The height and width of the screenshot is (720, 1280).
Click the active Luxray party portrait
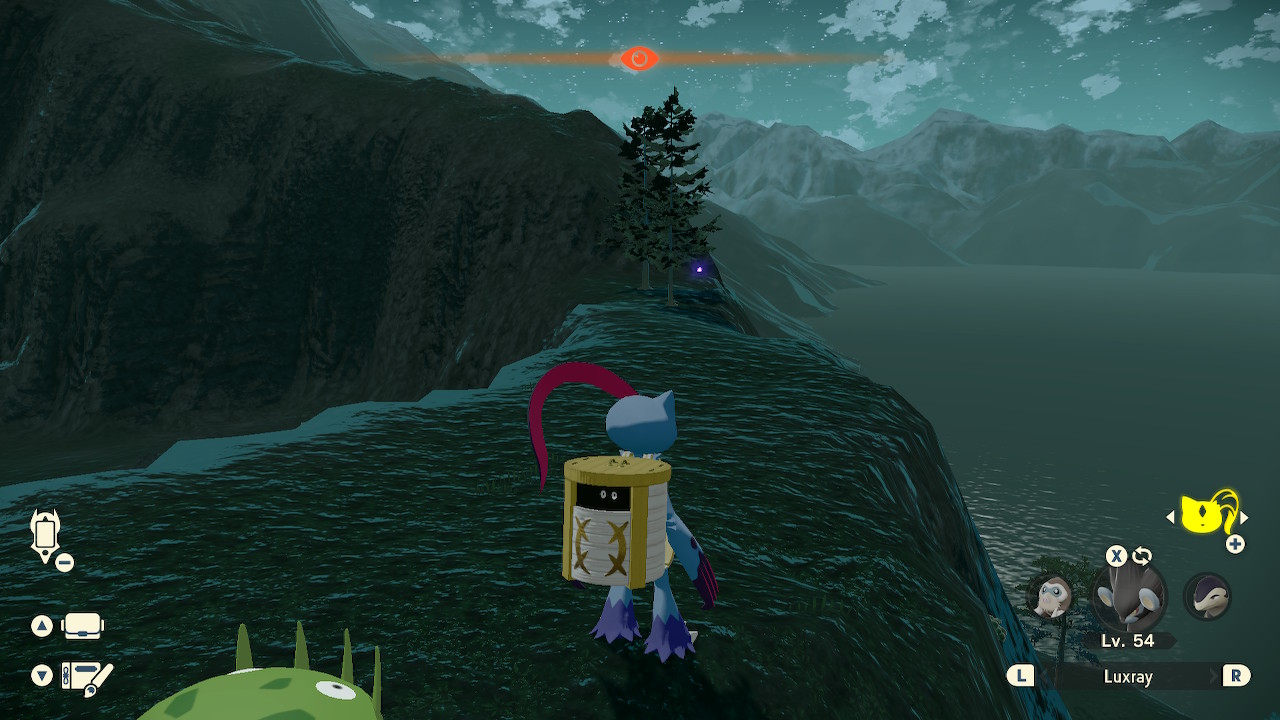[x=1130, y=597]
